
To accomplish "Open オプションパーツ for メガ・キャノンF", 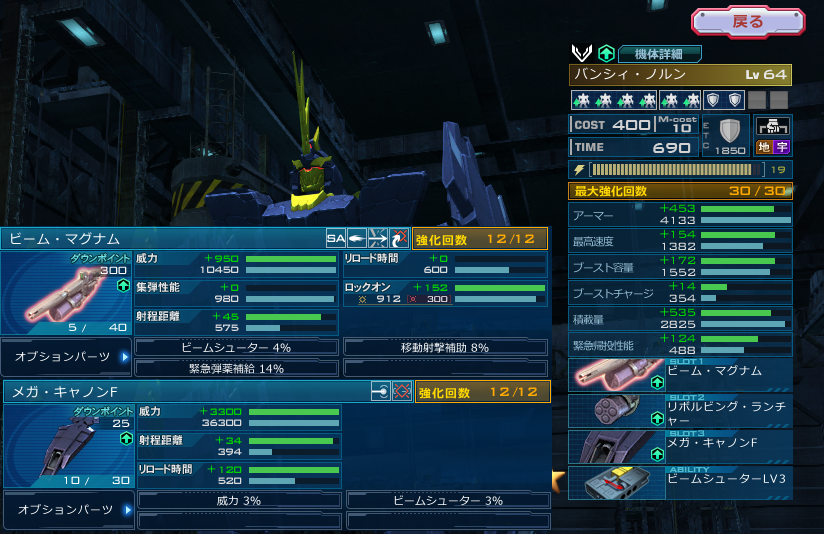I will (67, 509).
